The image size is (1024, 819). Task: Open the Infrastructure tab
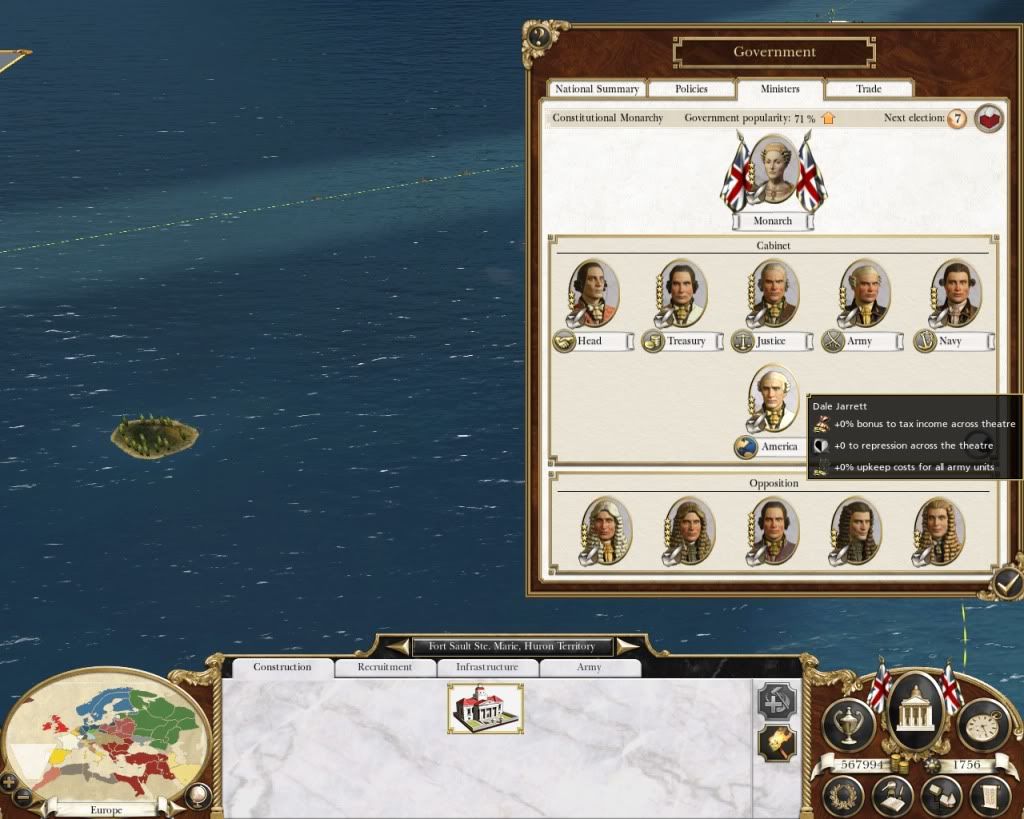pyautogui.click(x=487, y=667)
